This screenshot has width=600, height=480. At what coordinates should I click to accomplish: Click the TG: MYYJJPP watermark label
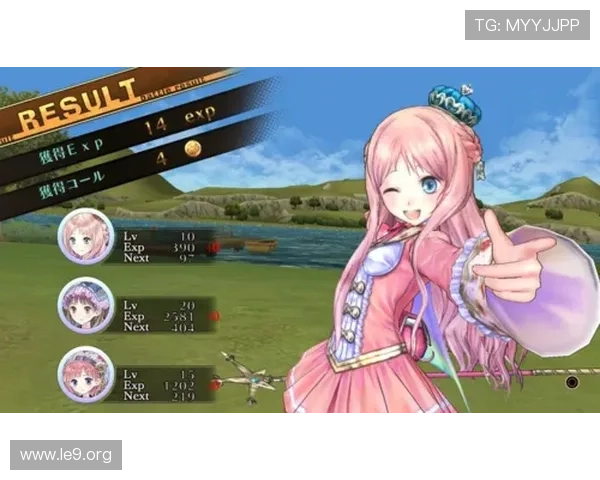527,24
